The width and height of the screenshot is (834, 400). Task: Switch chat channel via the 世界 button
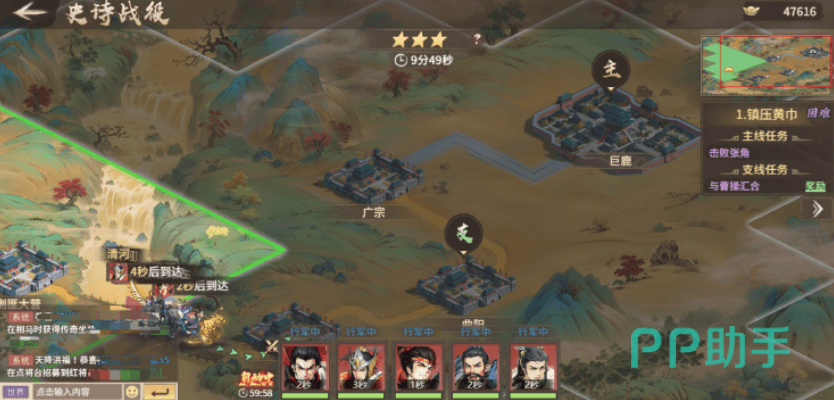14,391
